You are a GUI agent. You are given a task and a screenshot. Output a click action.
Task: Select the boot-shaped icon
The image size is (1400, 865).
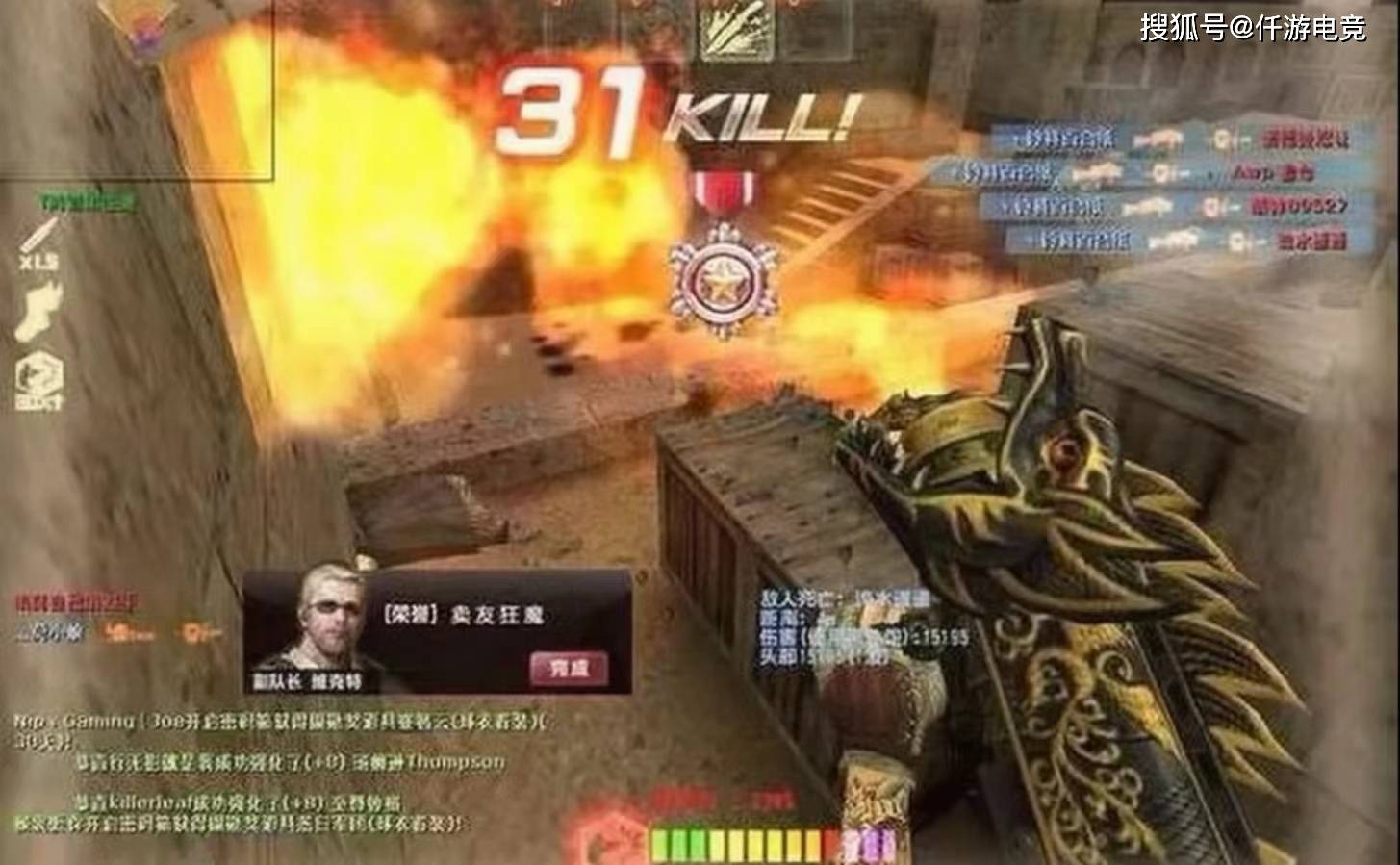click(x=38, y=314)
